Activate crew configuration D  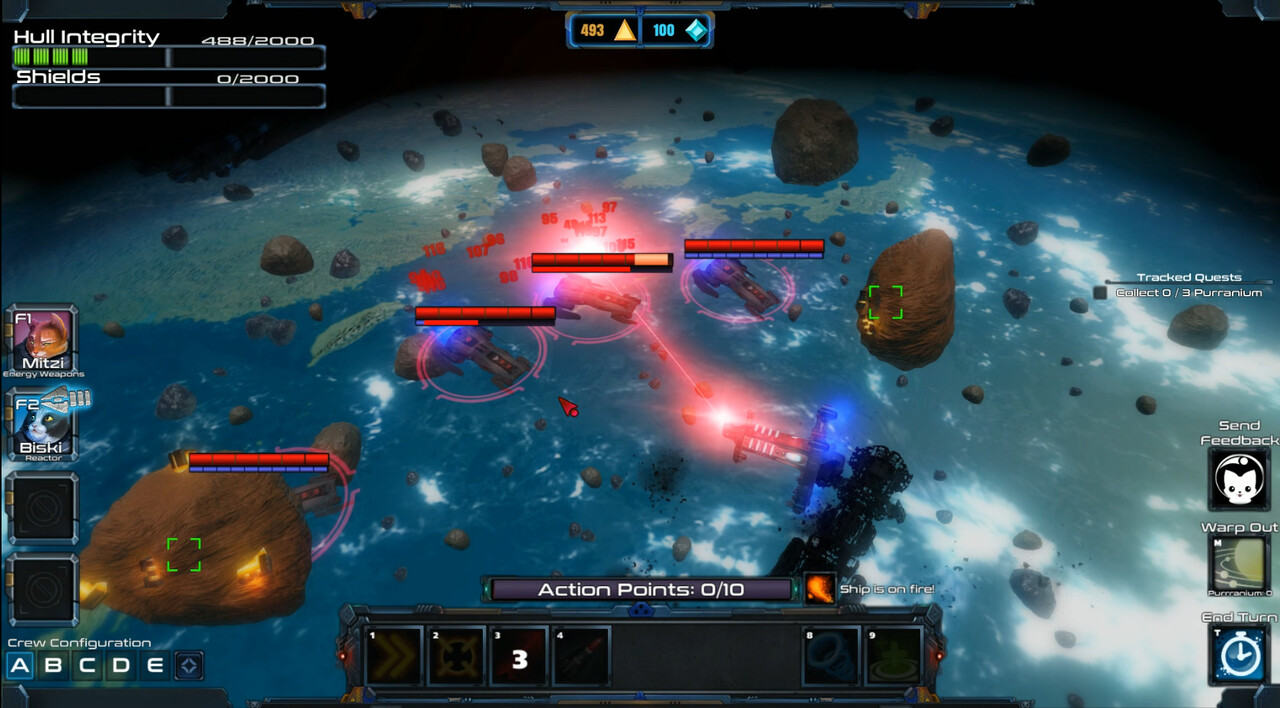121,666
